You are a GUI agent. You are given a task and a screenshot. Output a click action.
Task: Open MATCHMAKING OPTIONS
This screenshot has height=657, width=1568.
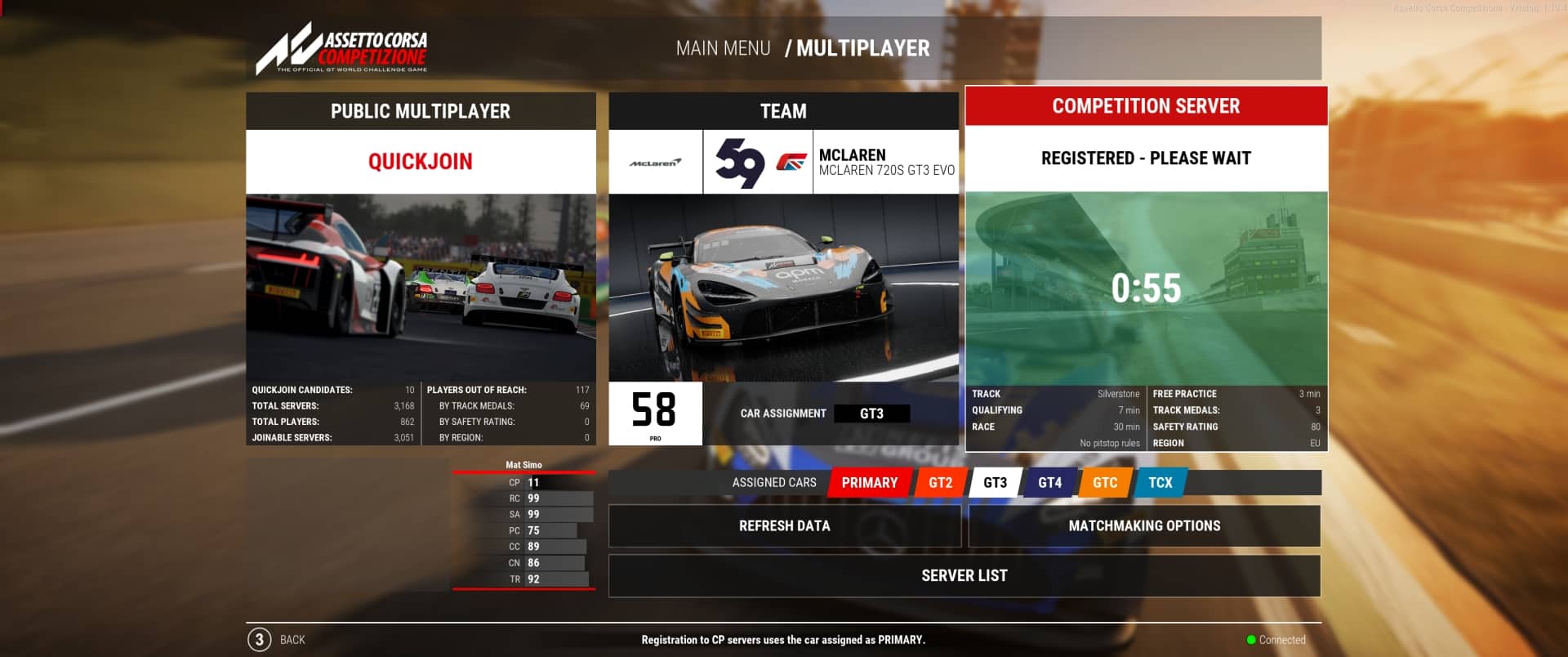pos(1143,525)
